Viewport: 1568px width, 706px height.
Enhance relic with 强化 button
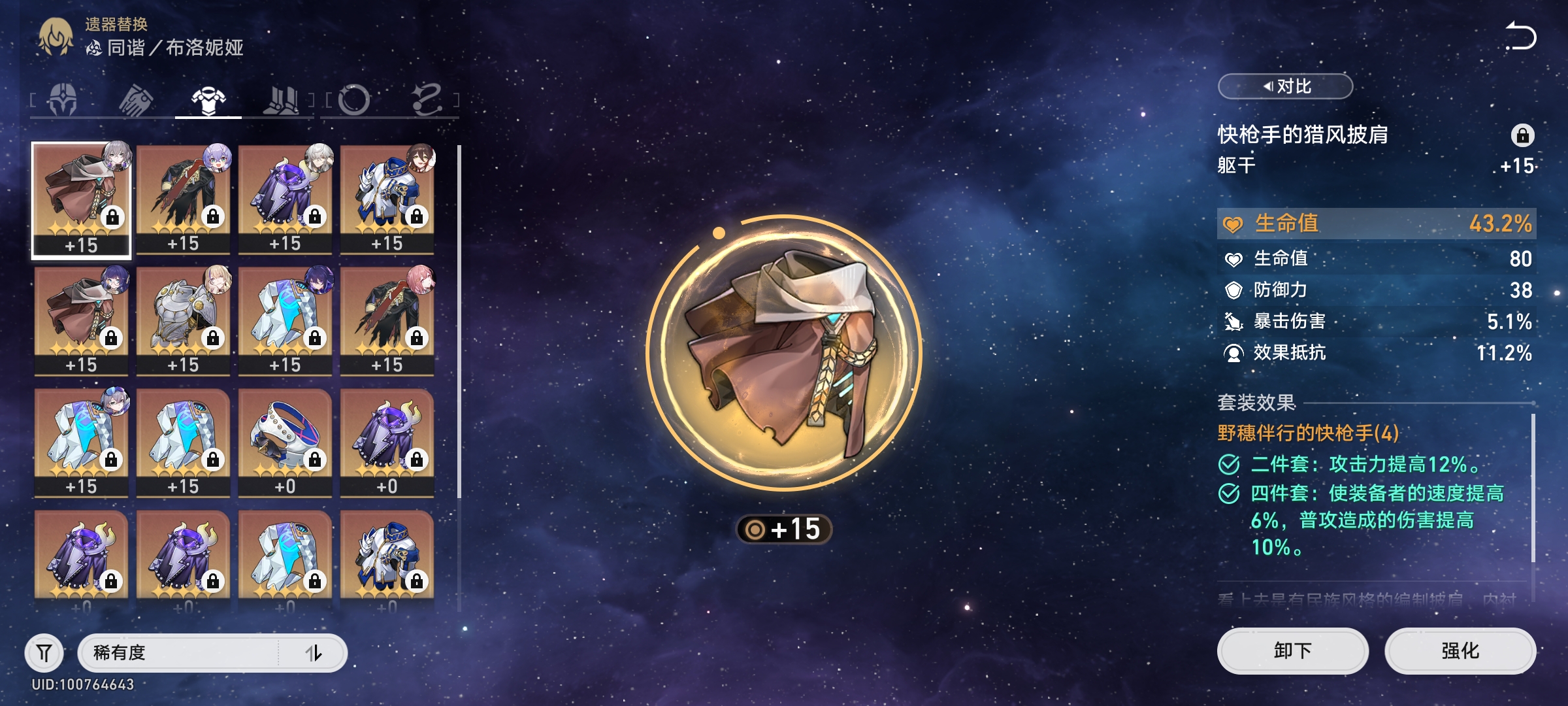pyautogui.click(x=1460, y=650)
